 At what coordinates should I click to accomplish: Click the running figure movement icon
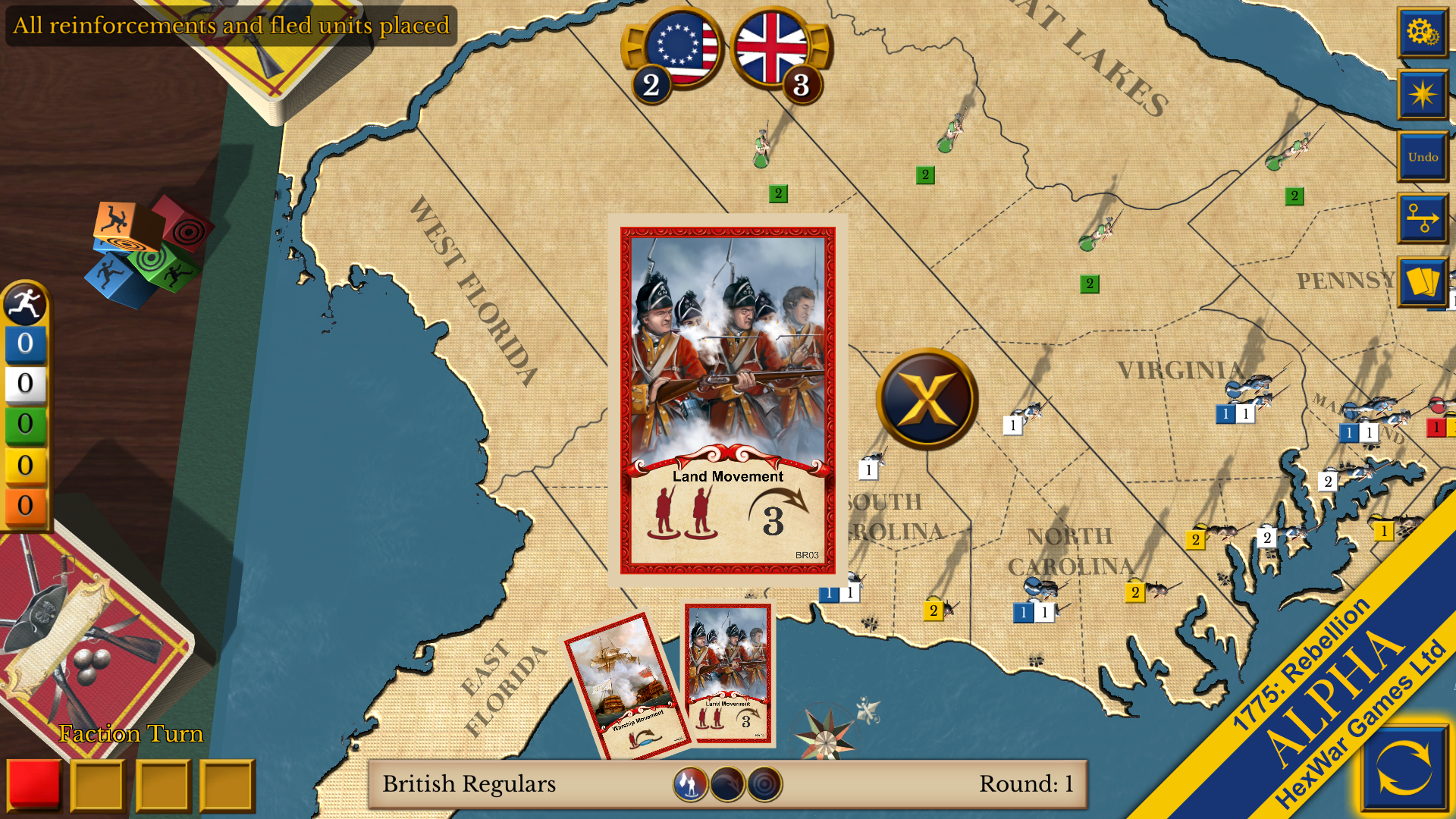[x=25, y=303]
